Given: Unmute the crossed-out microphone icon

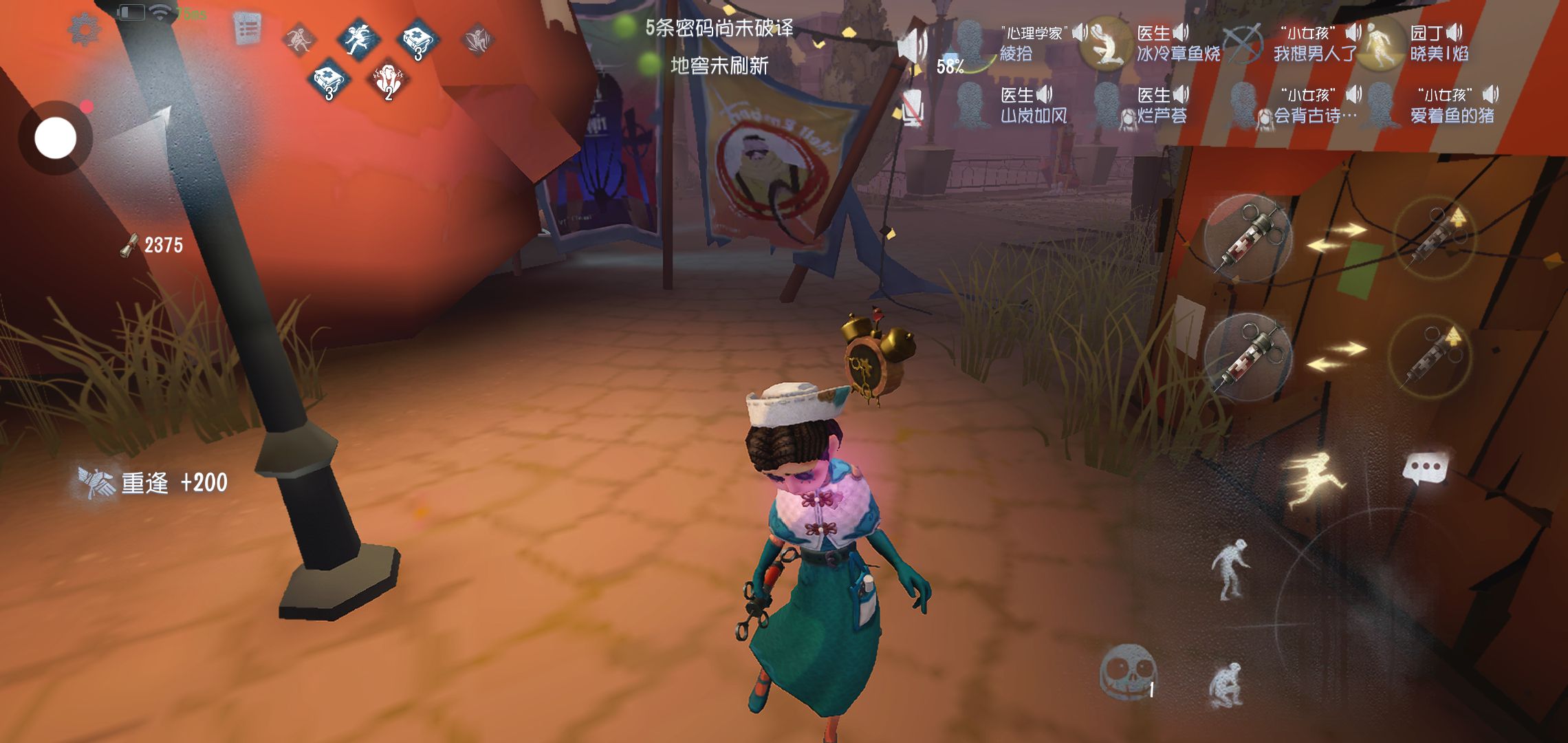Looking at the screenshot, I should point(912,109).
